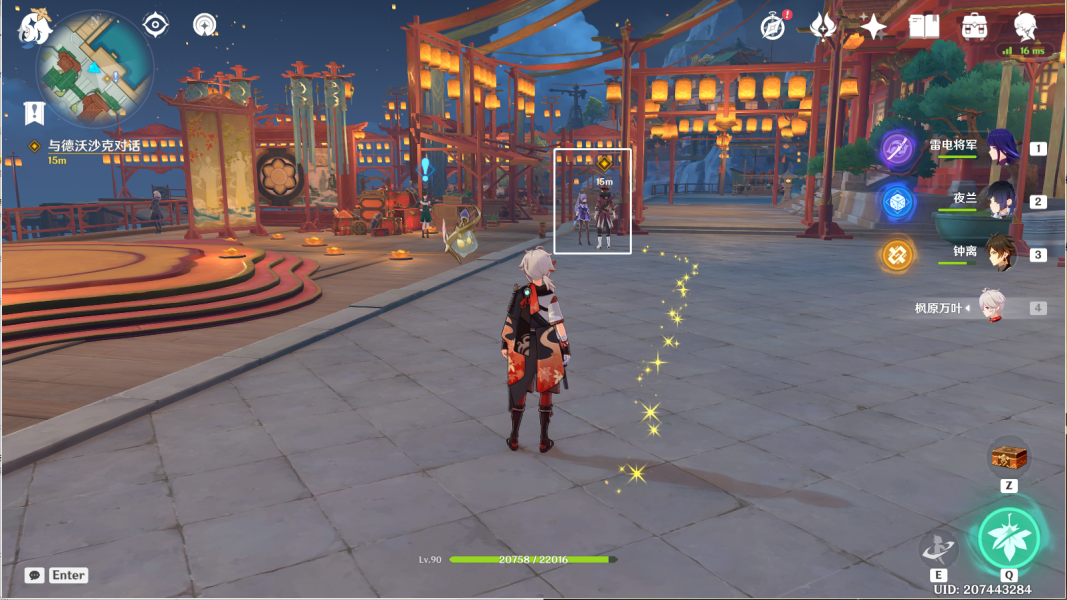Screen dimensions: 1067x600
Task: Use the treasure chest gadget
Action: coord(1009,458)
